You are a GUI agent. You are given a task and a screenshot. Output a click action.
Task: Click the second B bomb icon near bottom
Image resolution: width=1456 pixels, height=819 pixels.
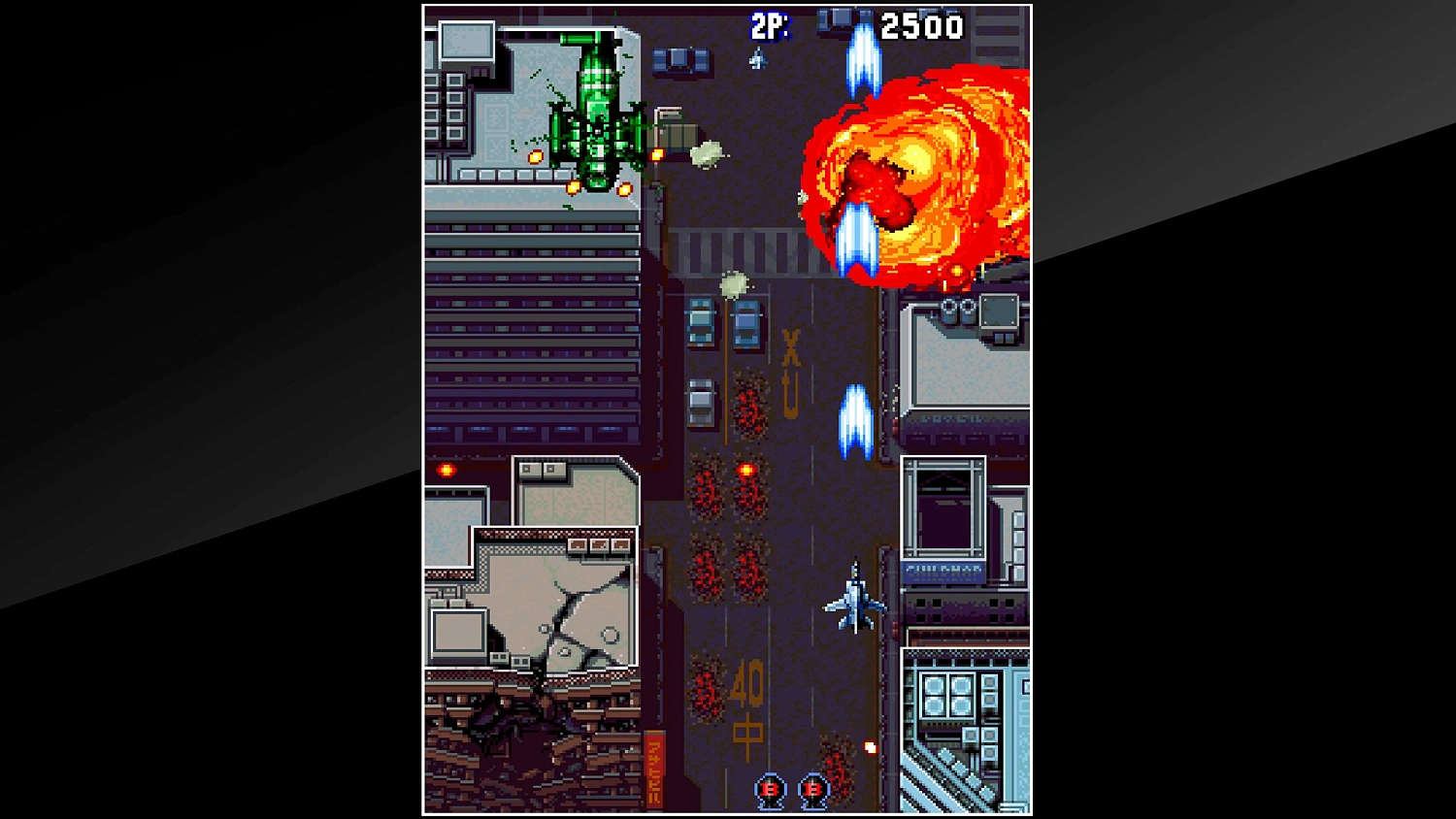point(813,790)
